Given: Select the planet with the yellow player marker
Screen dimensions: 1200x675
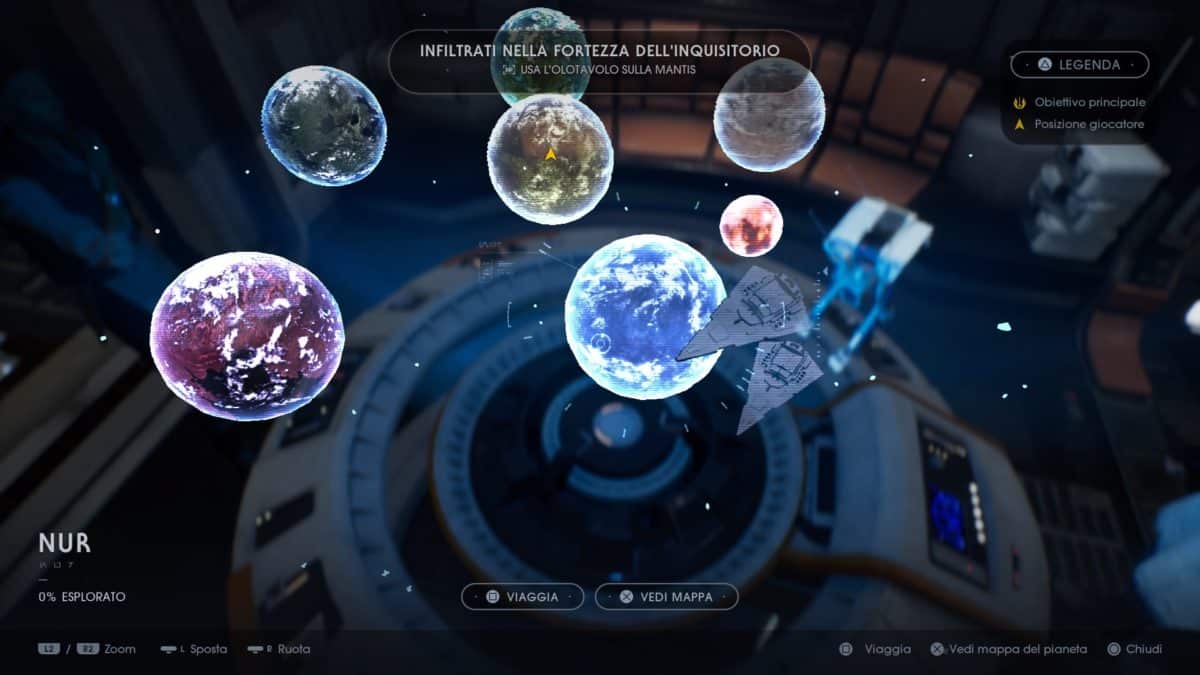Looking at the screenshot, I should point(550,160).
